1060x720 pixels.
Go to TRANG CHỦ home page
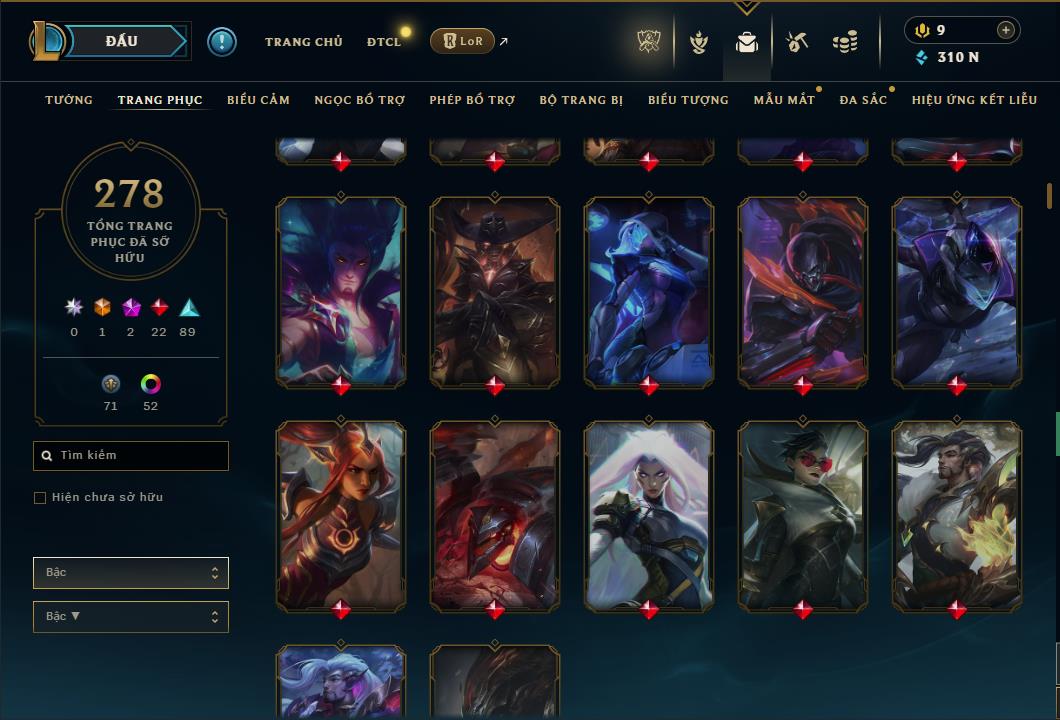pos(303,42)
